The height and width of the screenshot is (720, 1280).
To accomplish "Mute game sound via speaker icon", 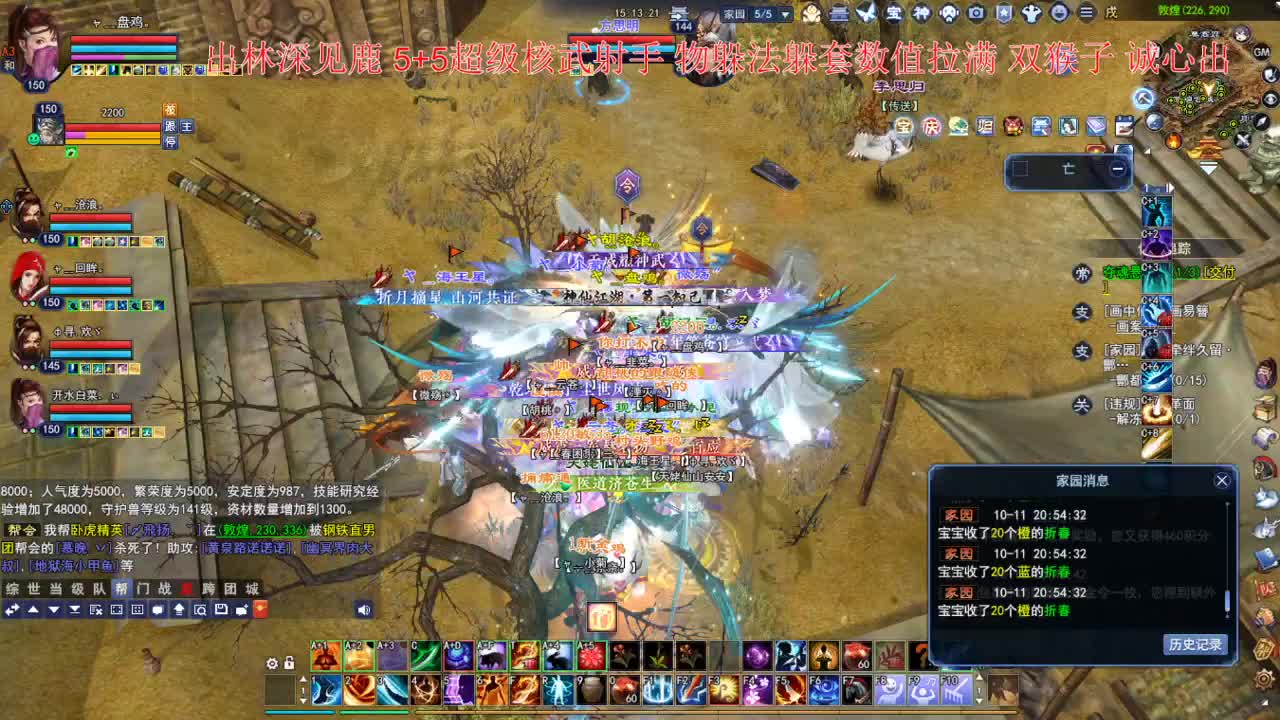I will click(x=362, y=610).
